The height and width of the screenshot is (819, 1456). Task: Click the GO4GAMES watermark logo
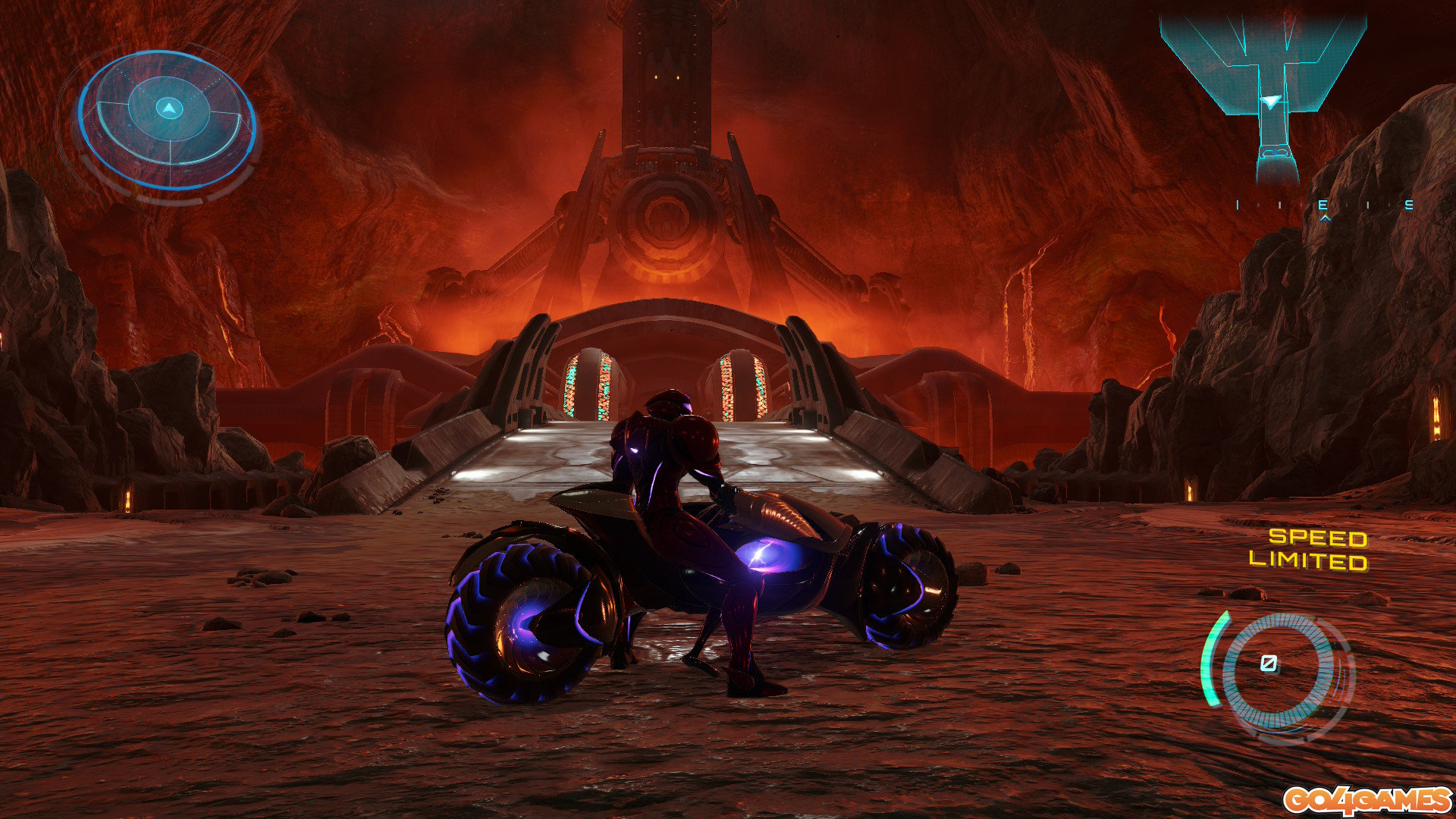click(1367, 800)
